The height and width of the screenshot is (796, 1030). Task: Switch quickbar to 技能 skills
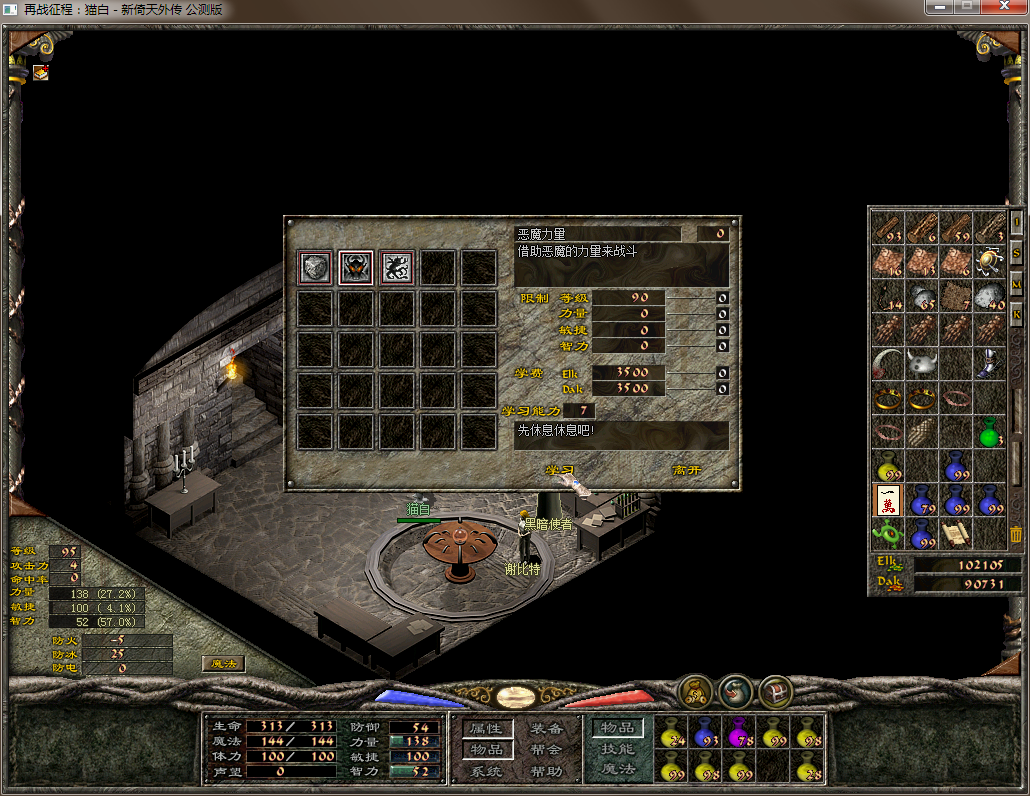(x=618, y=749)
